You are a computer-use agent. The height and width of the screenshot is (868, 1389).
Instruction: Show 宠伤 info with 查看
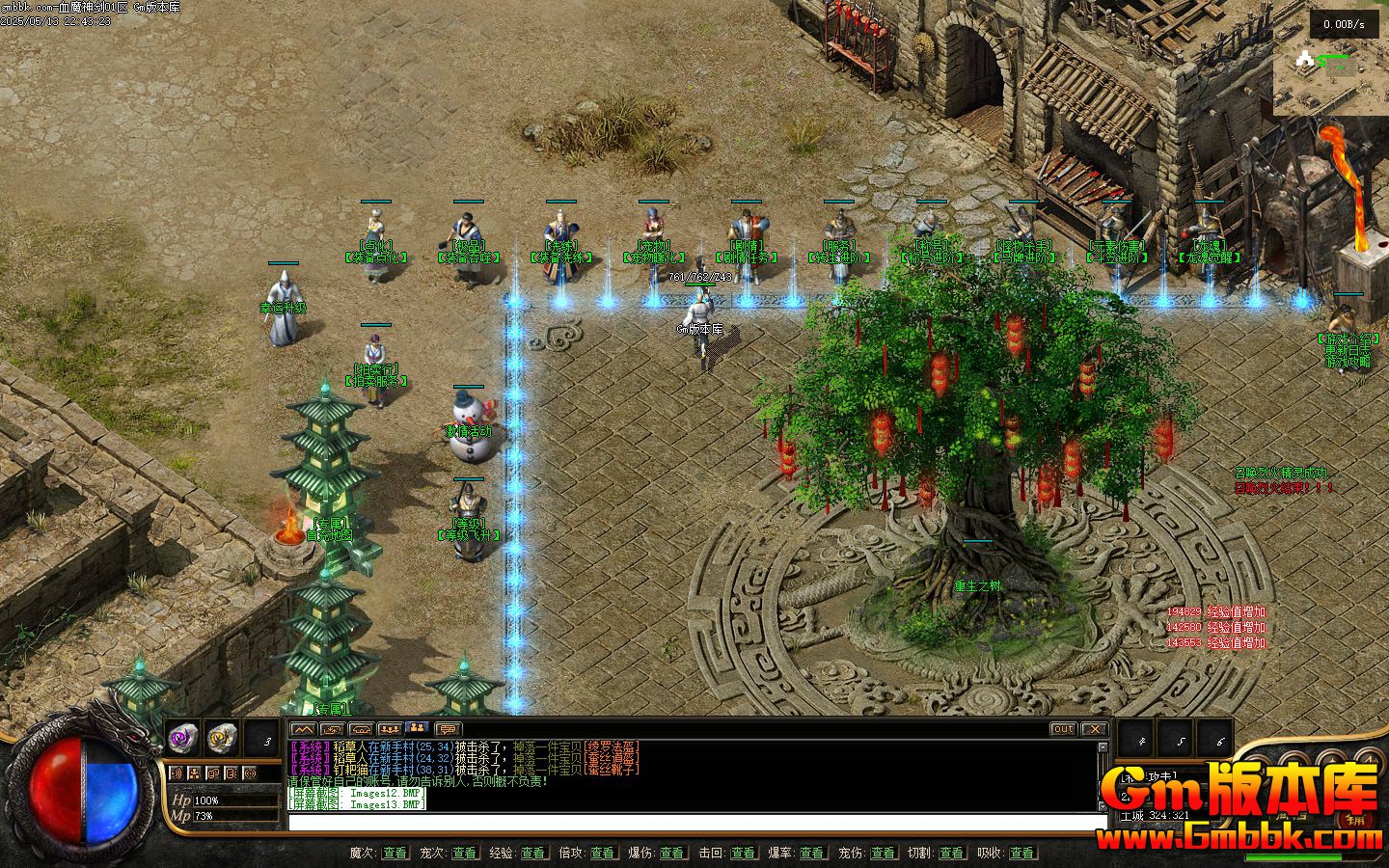pyautogui.click(x=883, y=854)
